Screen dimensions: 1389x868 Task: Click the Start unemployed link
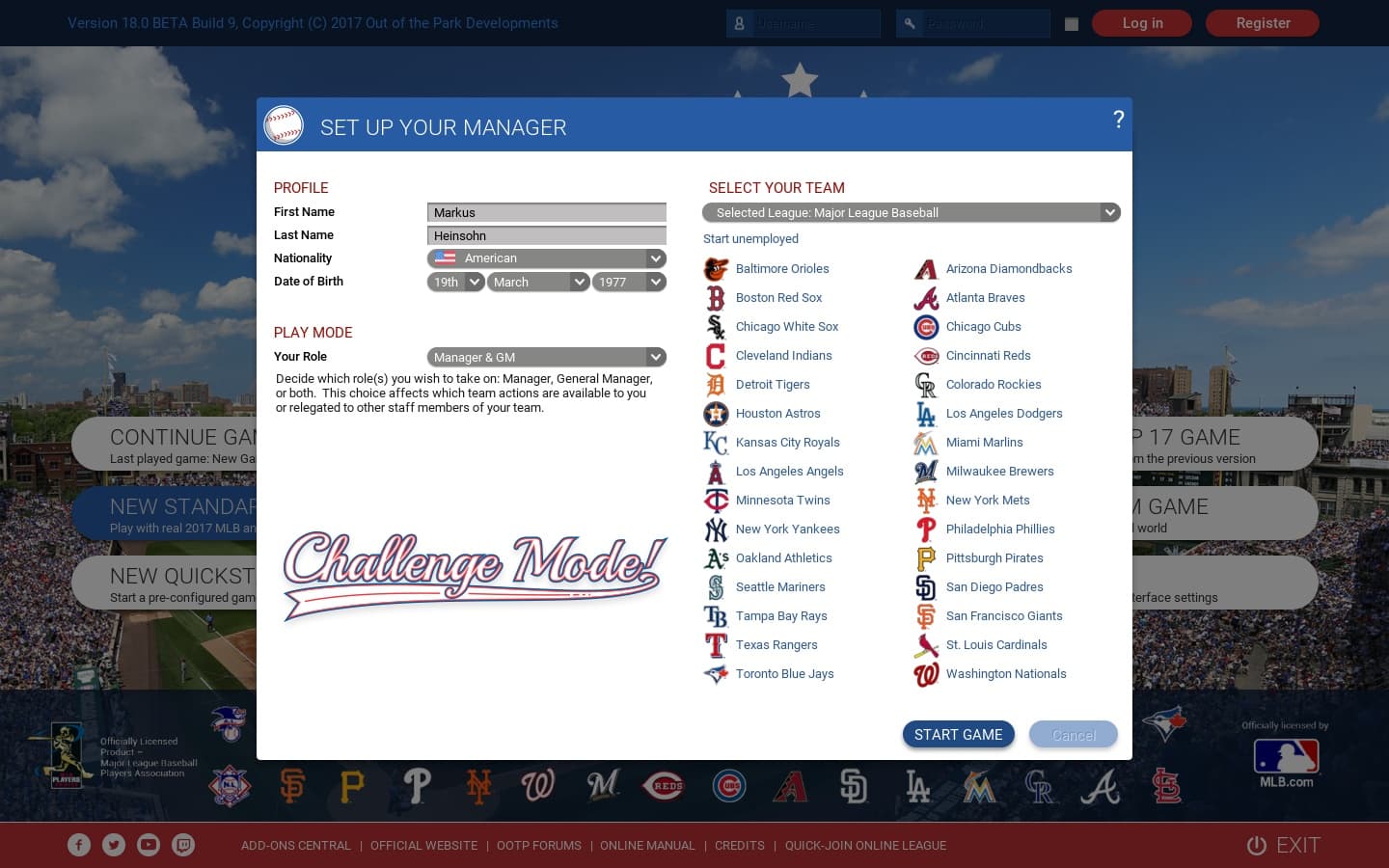(750, 238)
